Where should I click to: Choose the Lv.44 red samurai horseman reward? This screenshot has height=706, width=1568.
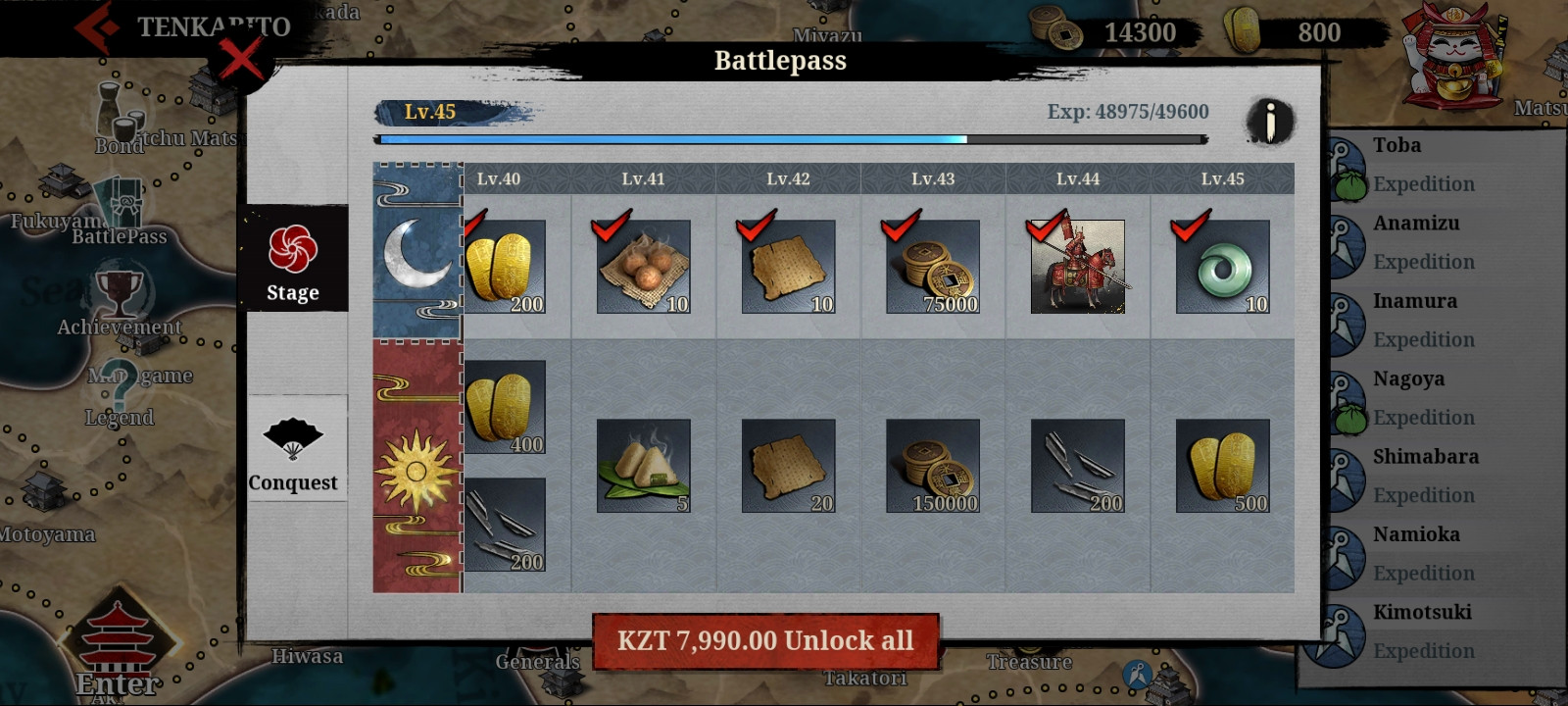1077,267
